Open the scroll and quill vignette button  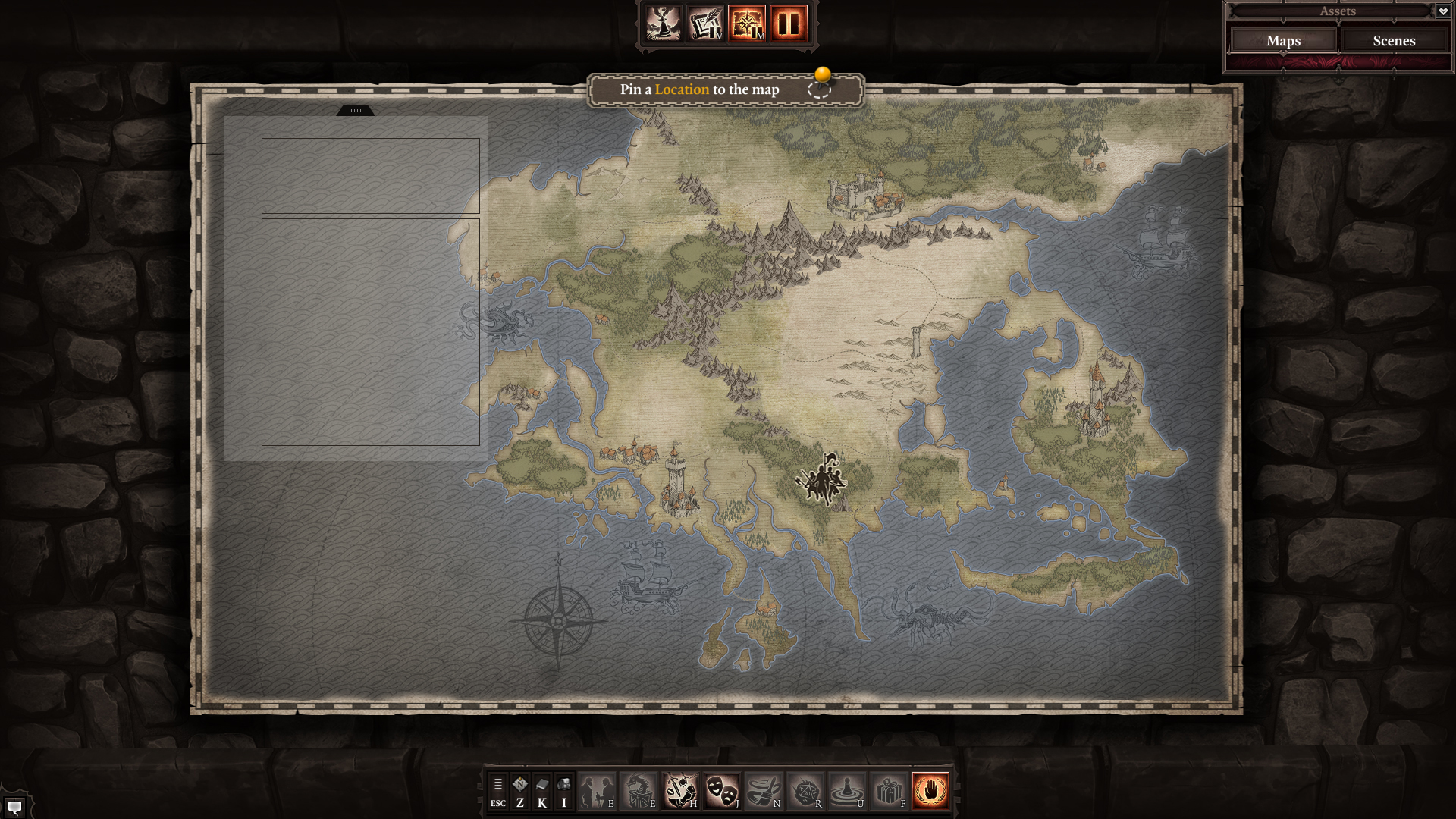point(705,24)
